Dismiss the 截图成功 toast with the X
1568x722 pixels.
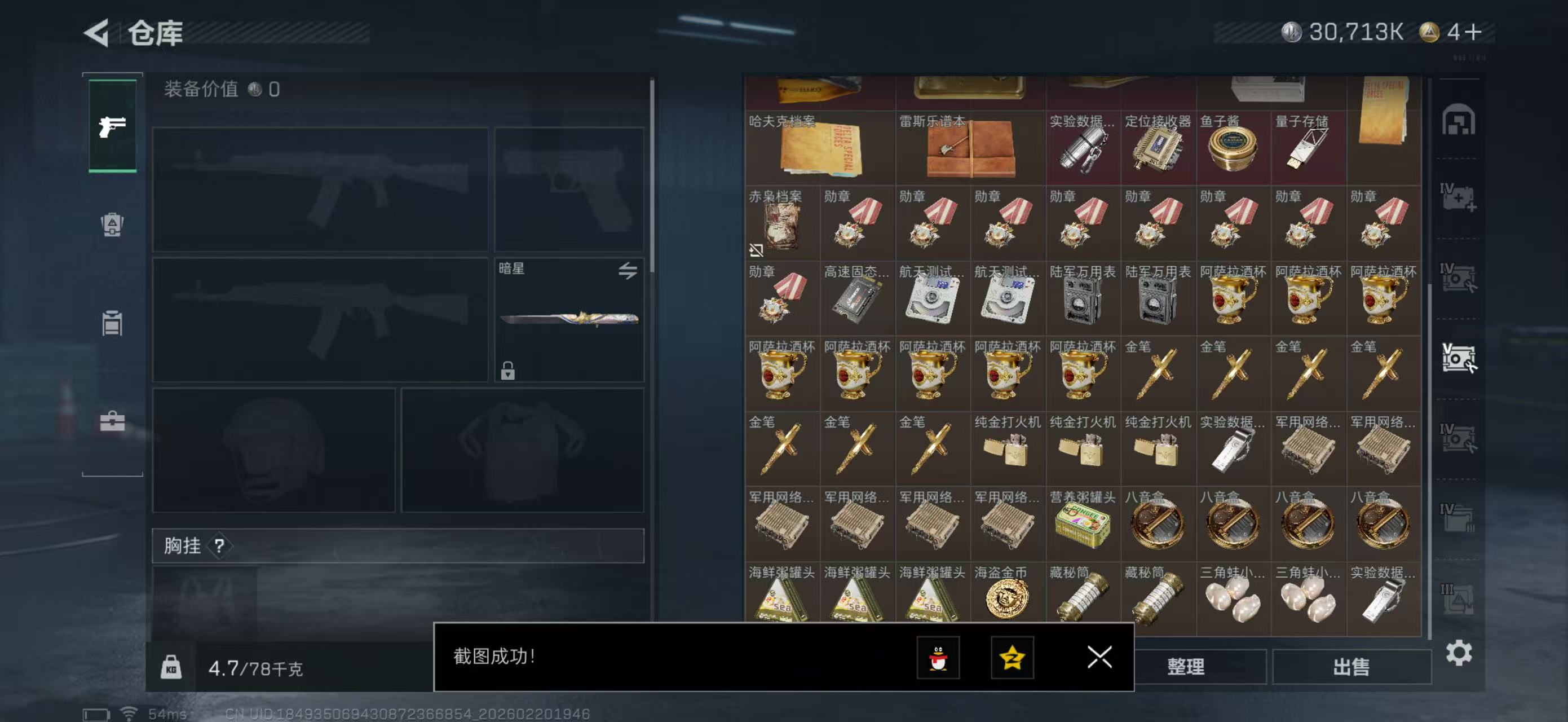point(1099,658)
